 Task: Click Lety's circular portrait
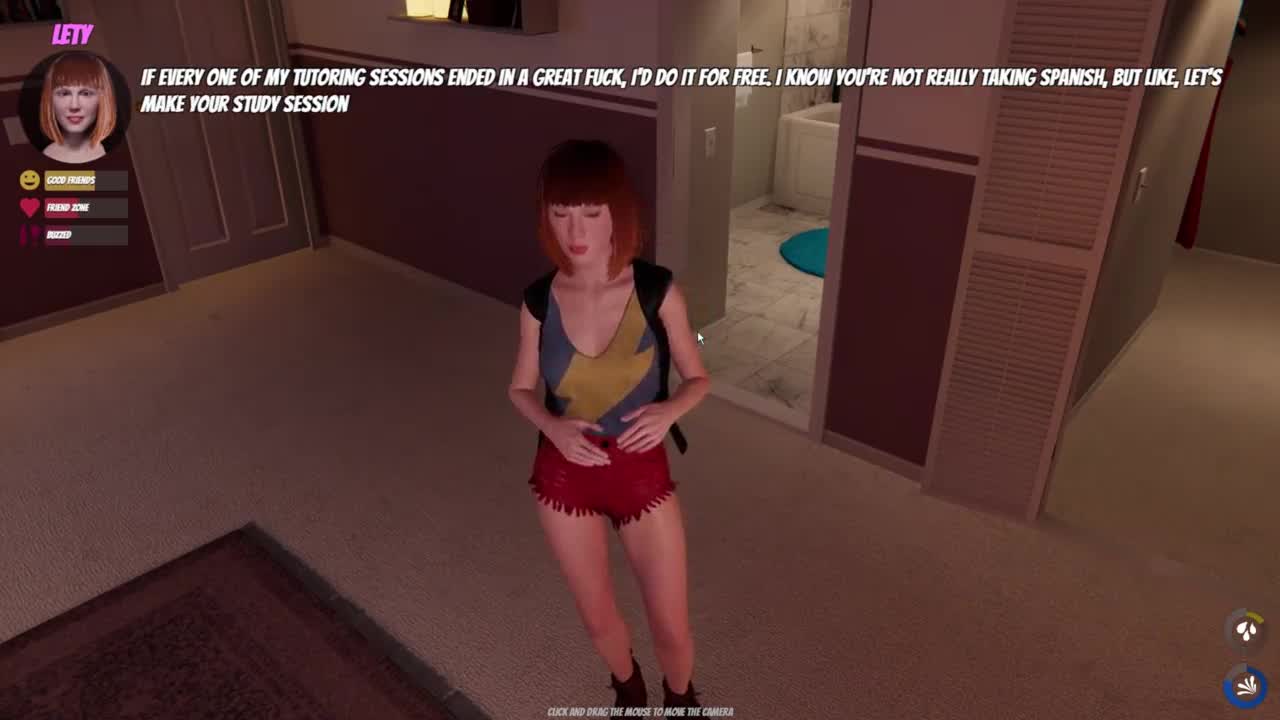[x=77, y=106]
